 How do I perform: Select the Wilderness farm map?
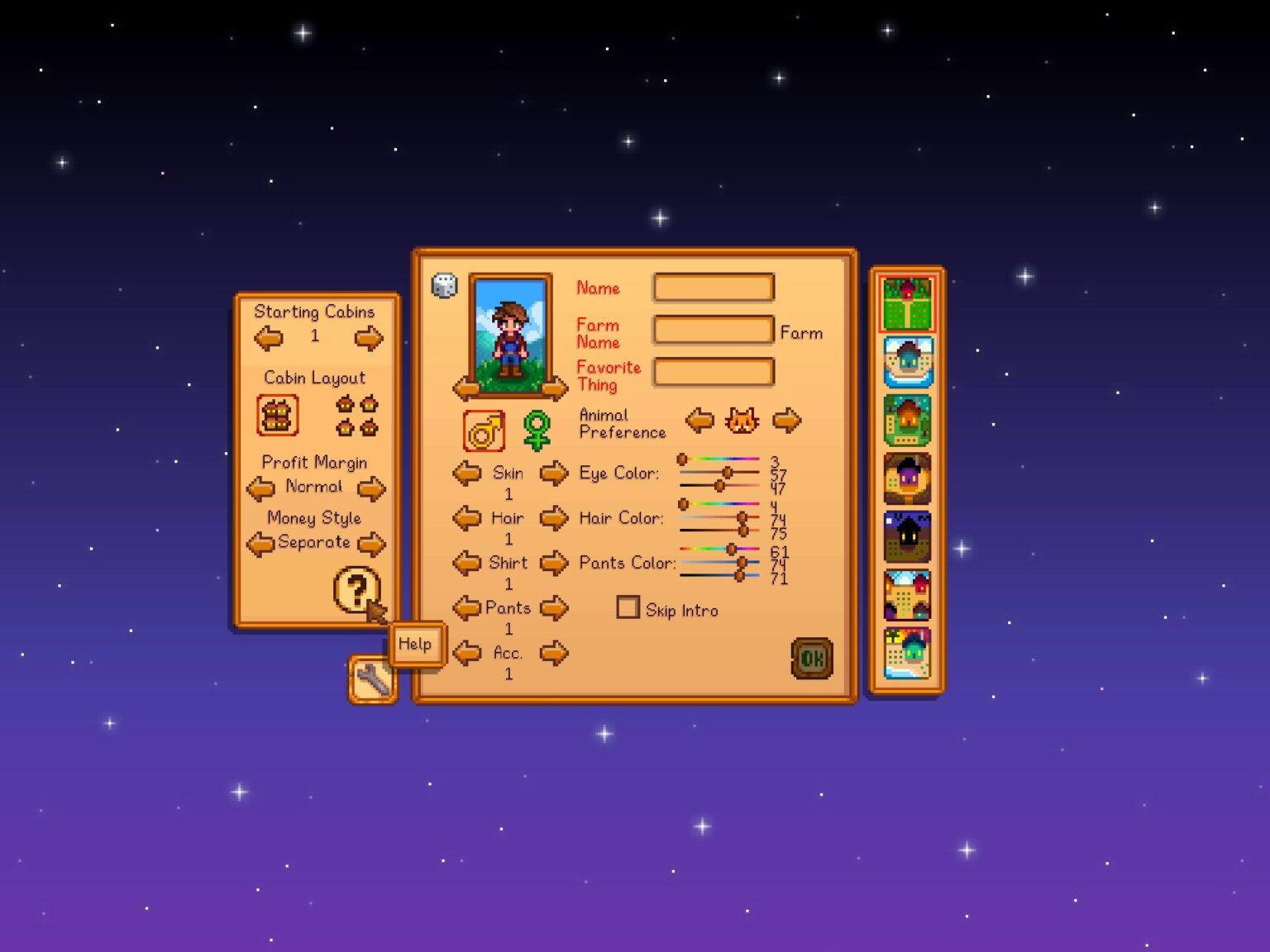(907, 535)
